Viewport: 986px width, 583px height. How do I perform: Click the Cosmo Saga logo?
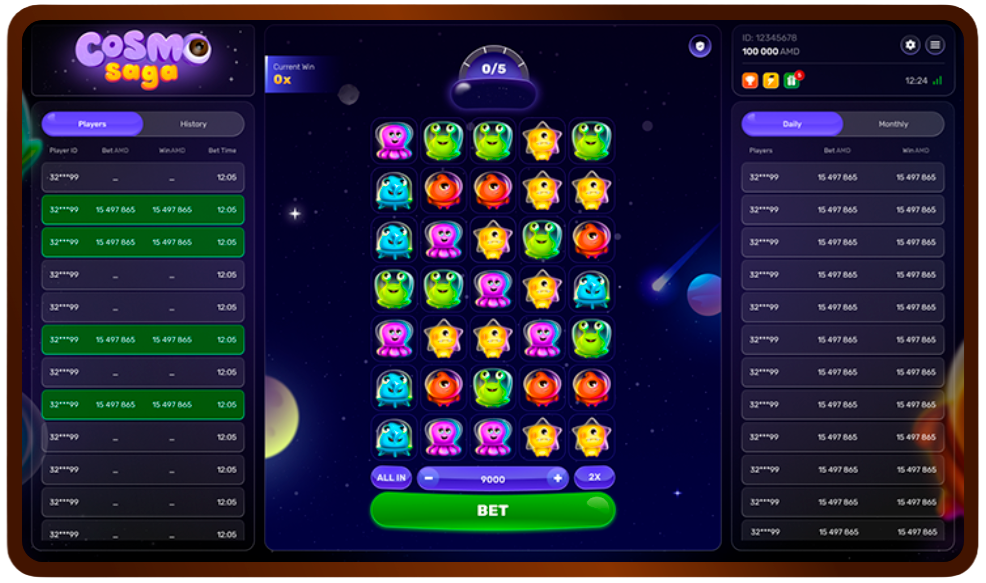[142, 60]
